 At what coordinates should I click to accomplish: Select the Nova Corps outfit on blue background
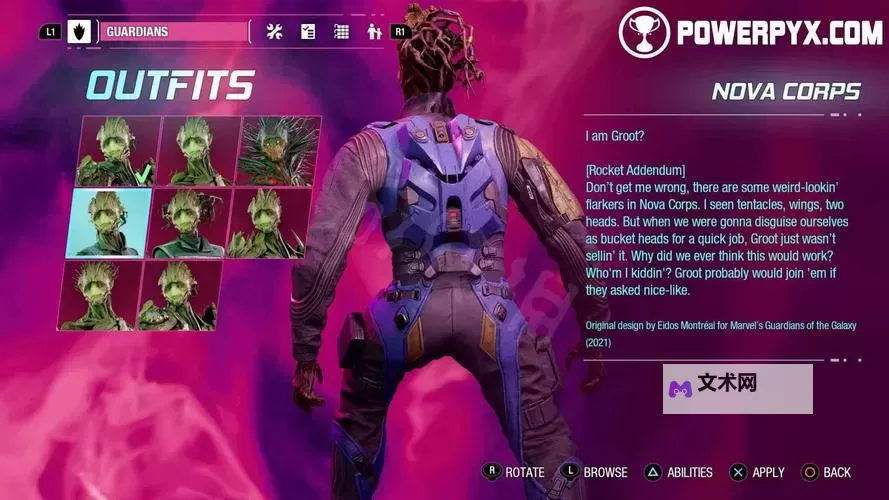(109, 223)
